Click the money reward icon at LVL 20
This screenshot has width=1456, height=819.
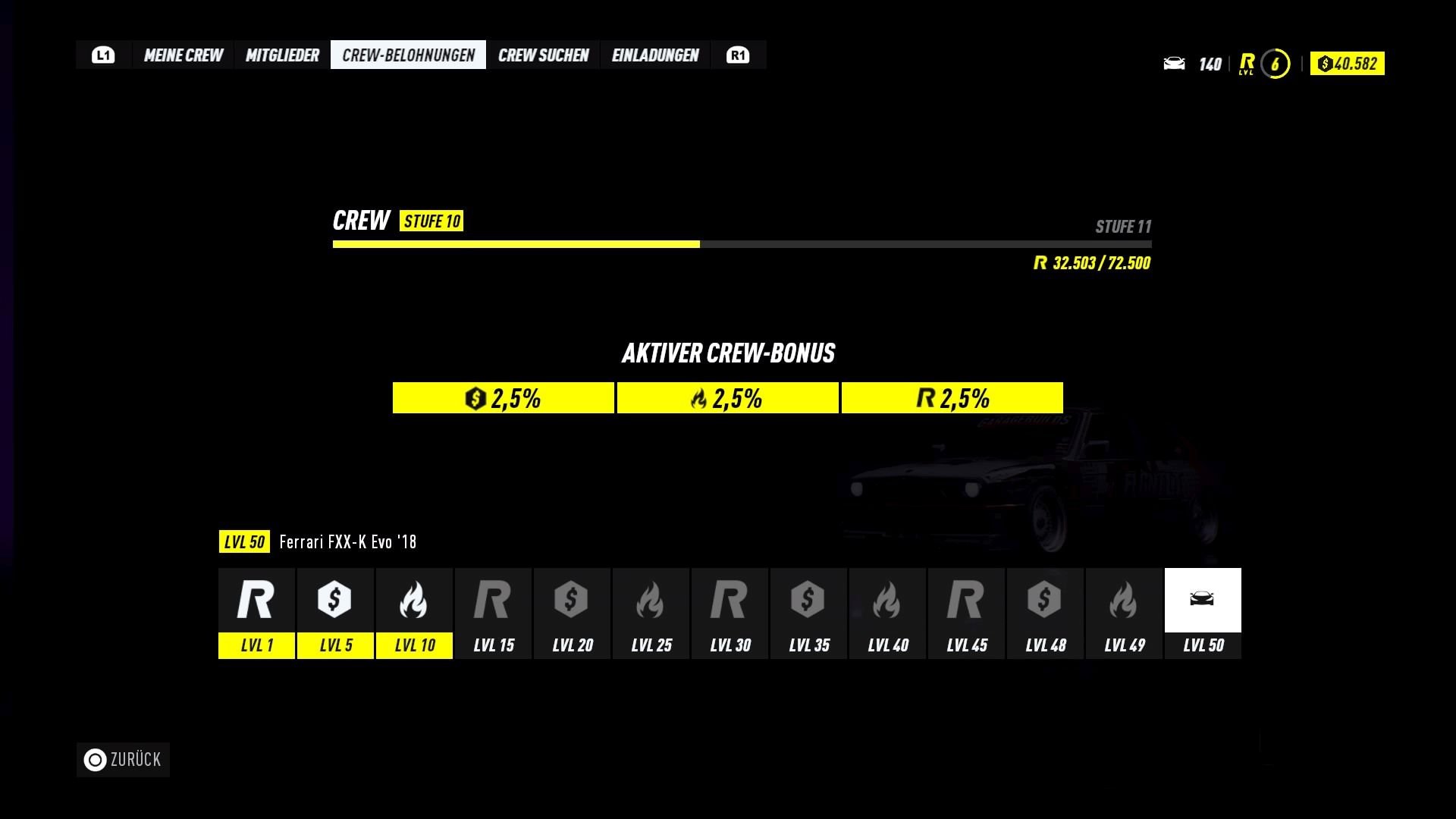point(572,600)
